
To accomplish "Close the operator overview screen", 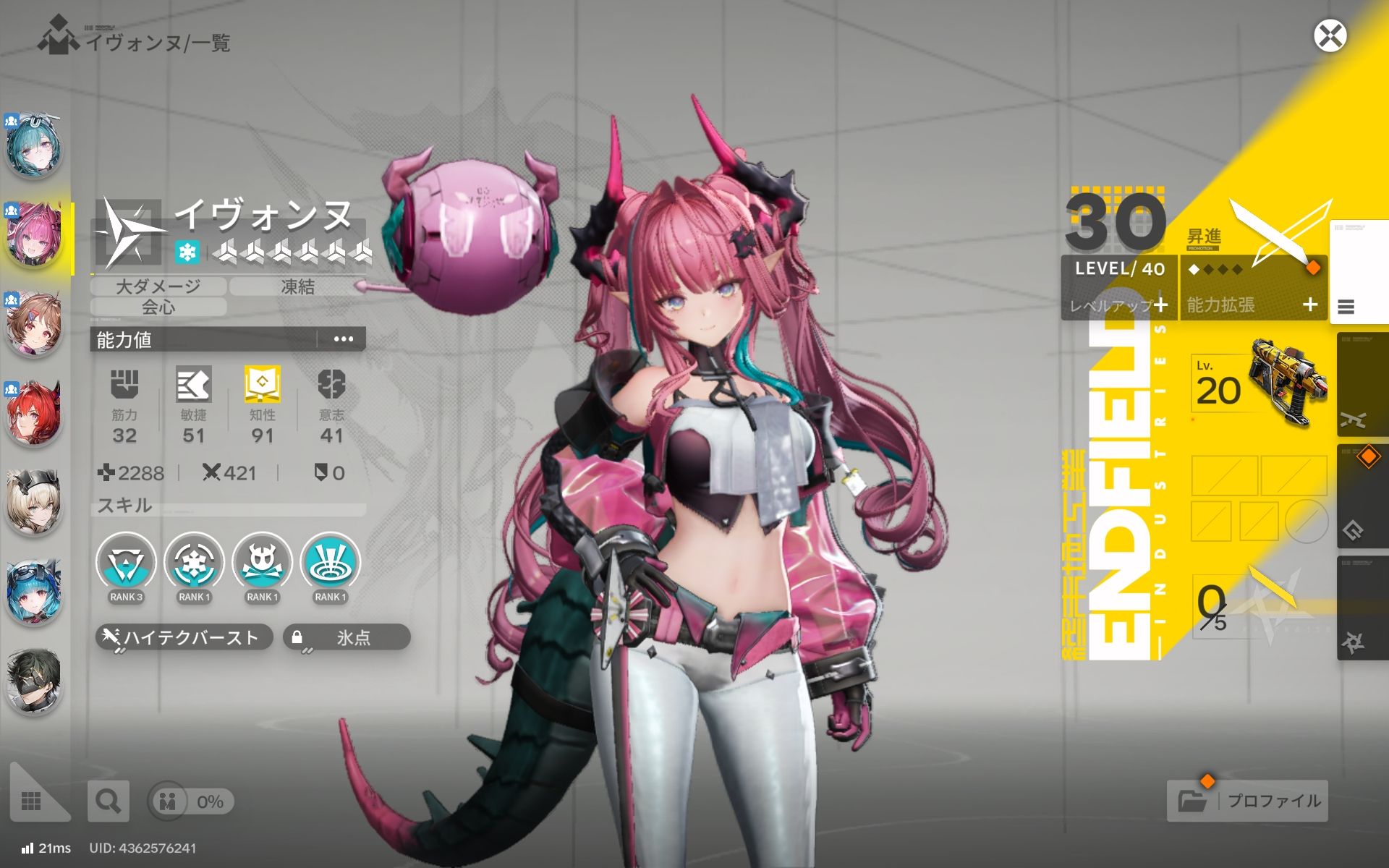I will [1330, 36].
